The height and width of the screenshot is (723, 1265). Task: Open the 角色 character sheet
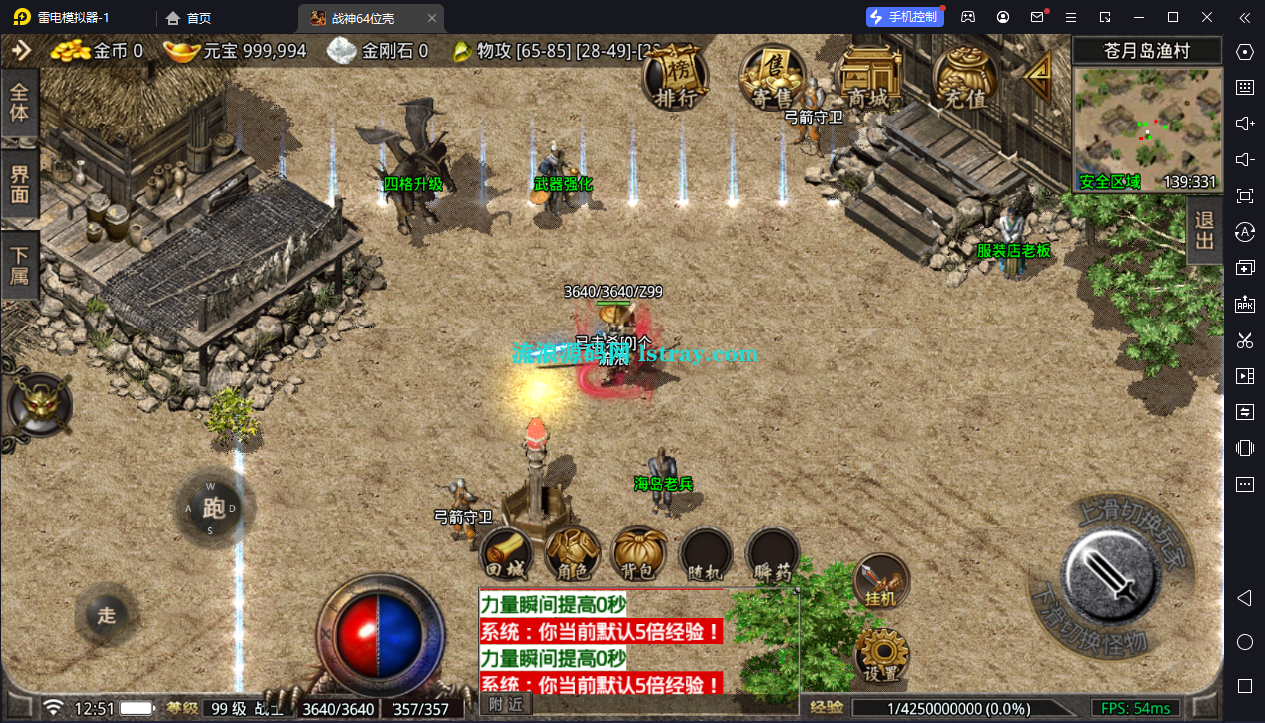573,554
